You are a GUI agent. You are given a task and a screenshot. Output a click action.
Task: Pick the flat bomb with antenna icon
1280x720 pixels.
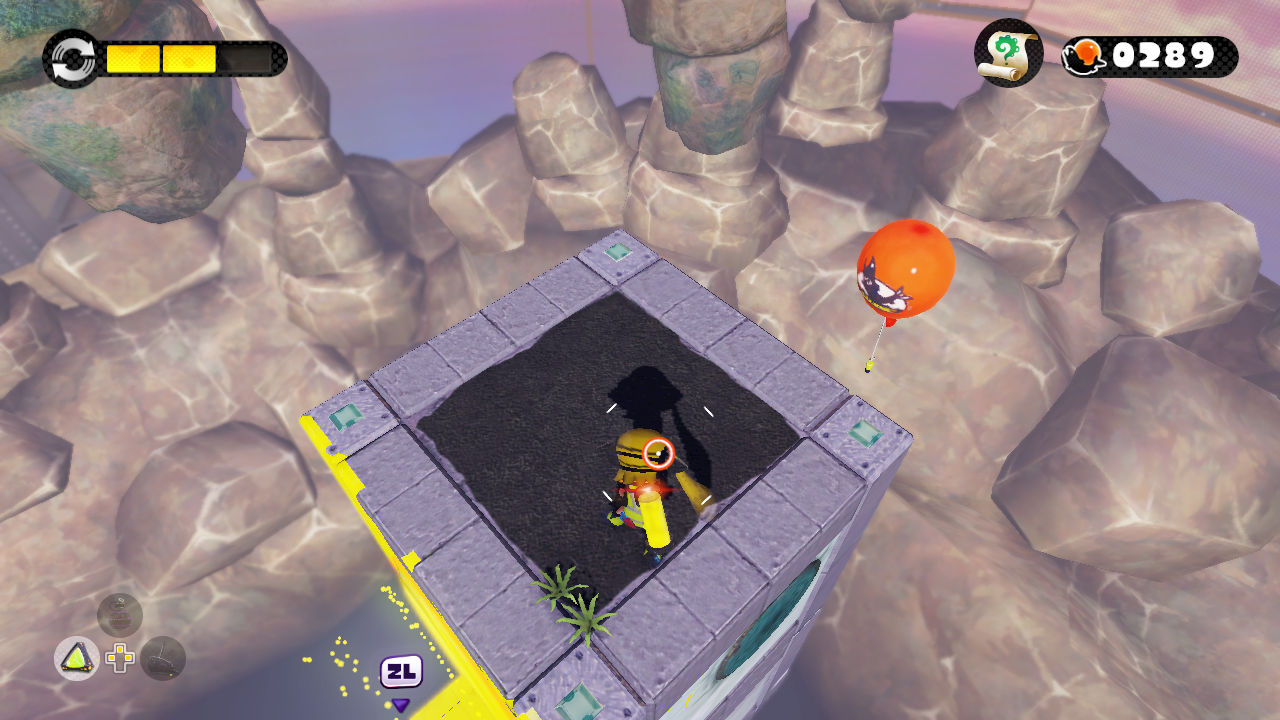[163, 658]
